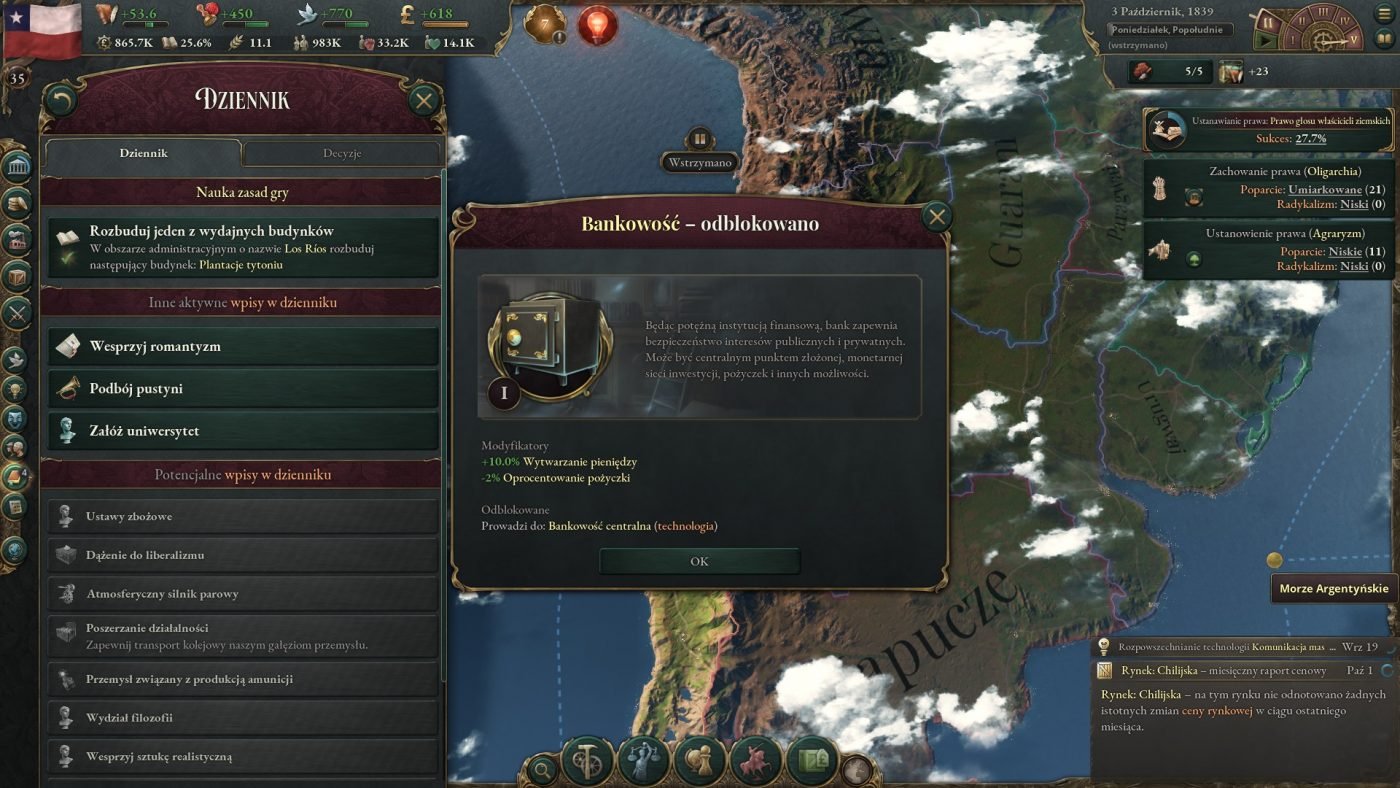The image size is (1400, 788).
Task: Close the Bankowość unlocked popup
Action: [x=936, y=217]
